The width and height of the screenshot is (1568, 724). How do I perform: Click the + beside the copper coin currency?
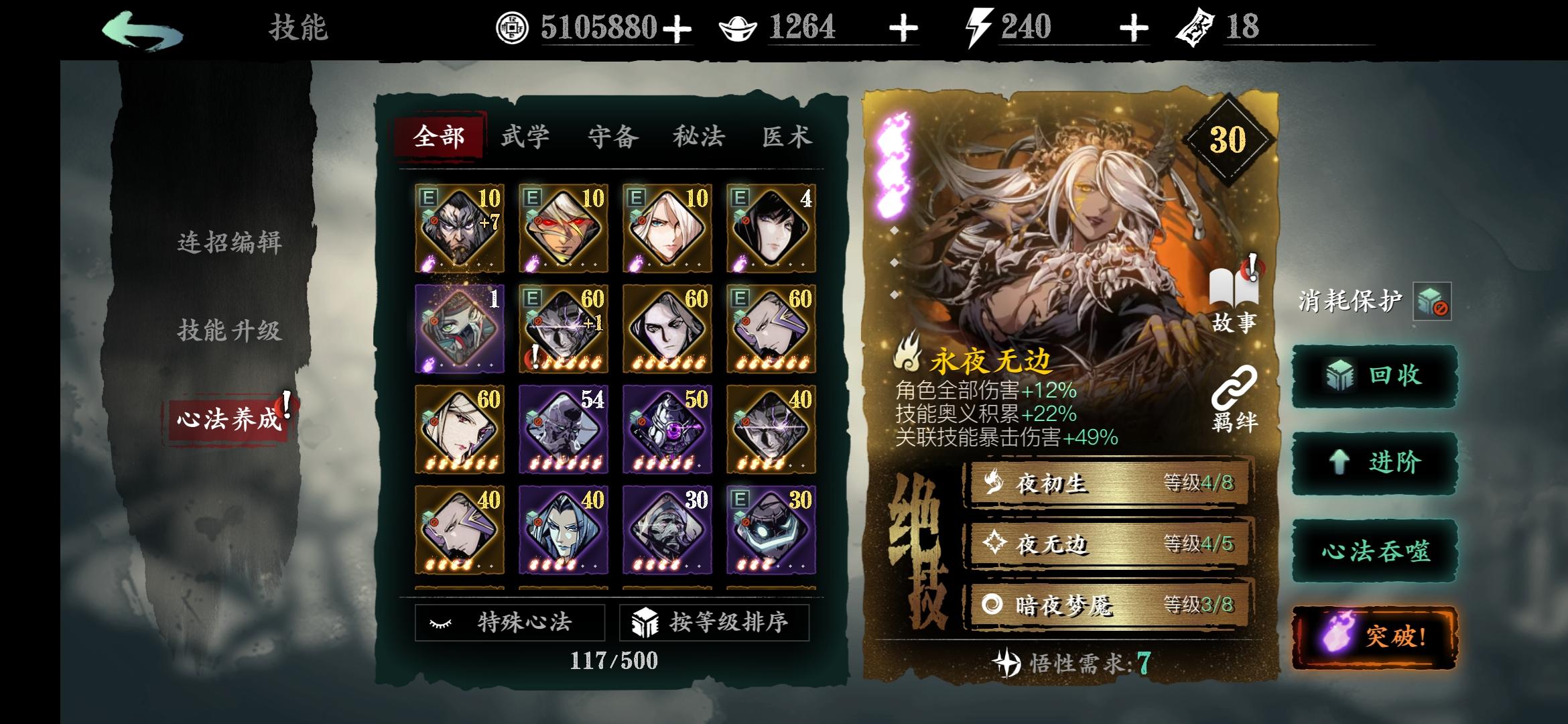(x=678, y=28)
